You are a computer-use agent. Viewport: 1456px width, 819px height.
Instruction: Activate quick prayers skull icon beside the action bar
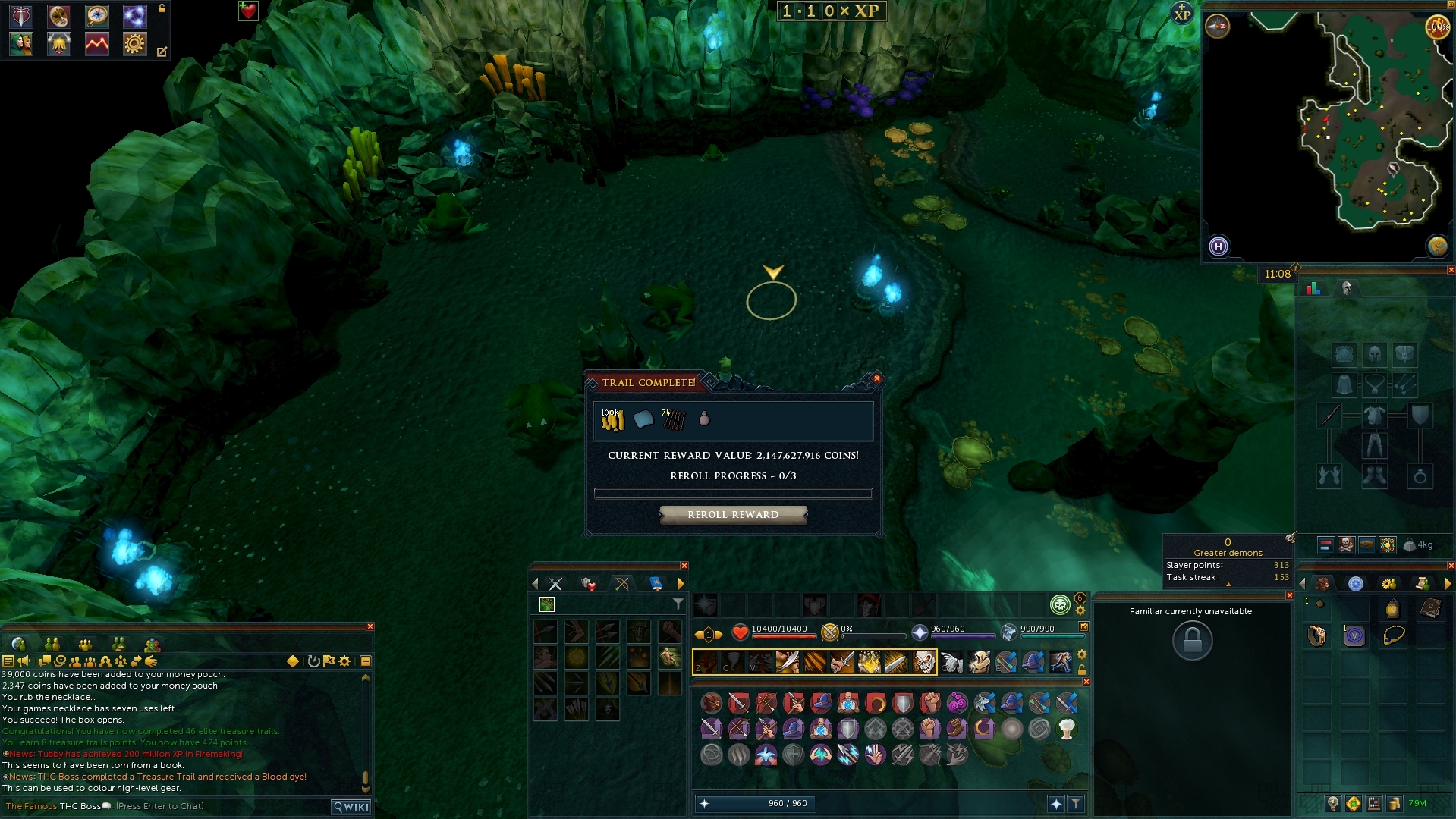pyautogui.click(x=1060, y=604)
